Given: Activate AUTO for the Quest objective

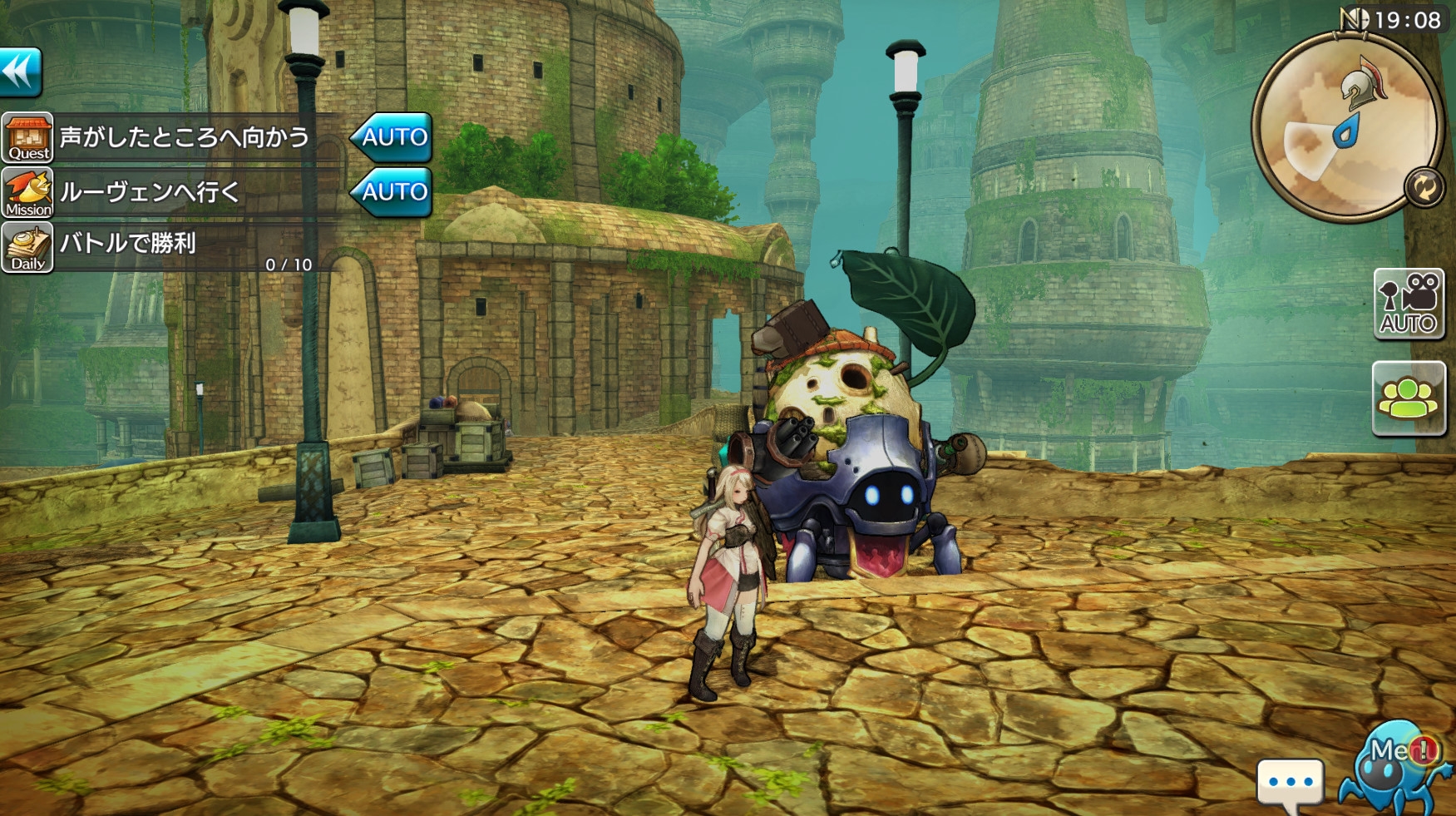Looking at the screenshot, I should point(392,137).
